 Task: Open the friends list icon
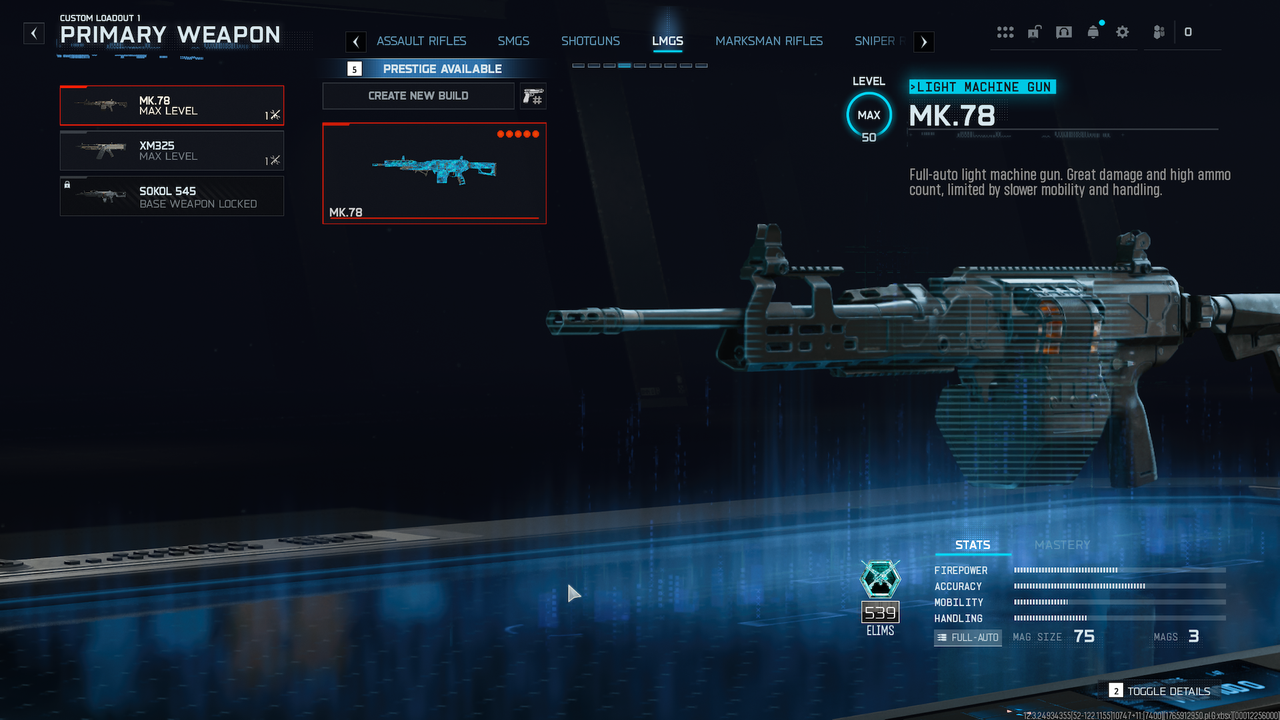1159,32
